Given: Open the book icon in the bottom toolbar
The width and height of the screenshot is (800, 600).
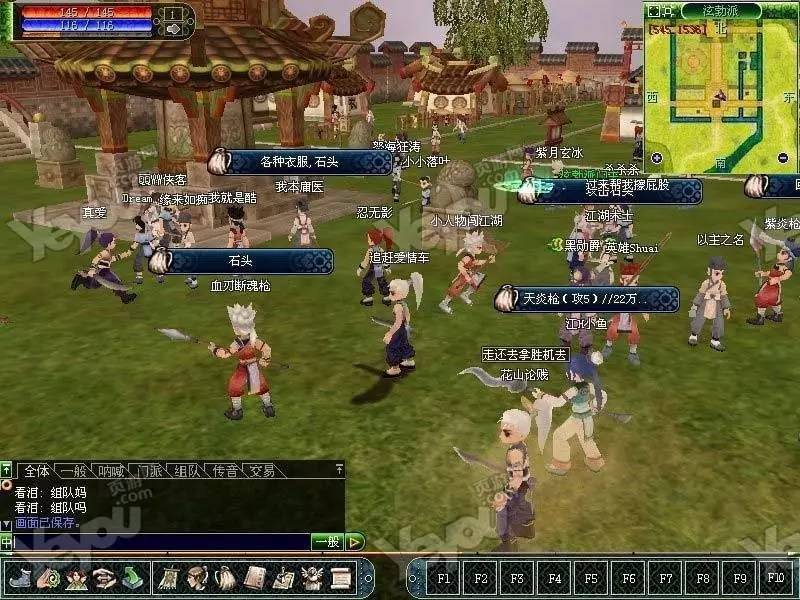Looking at the screenshot, I should [255, 577].
